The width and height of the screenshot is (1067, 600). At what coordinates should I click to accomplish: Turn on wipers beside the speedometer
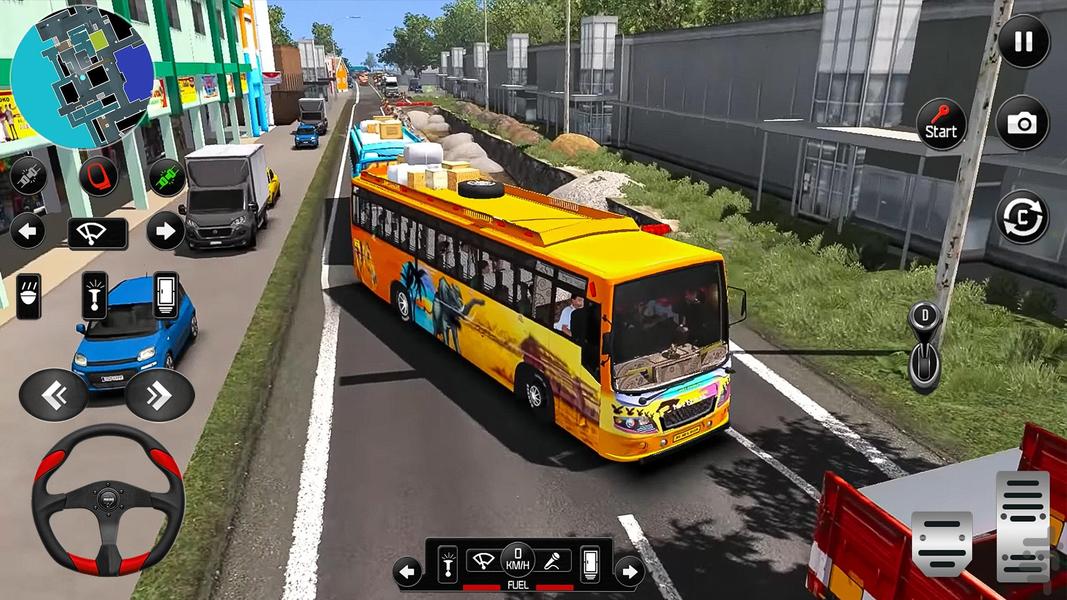tap(483, 564)
